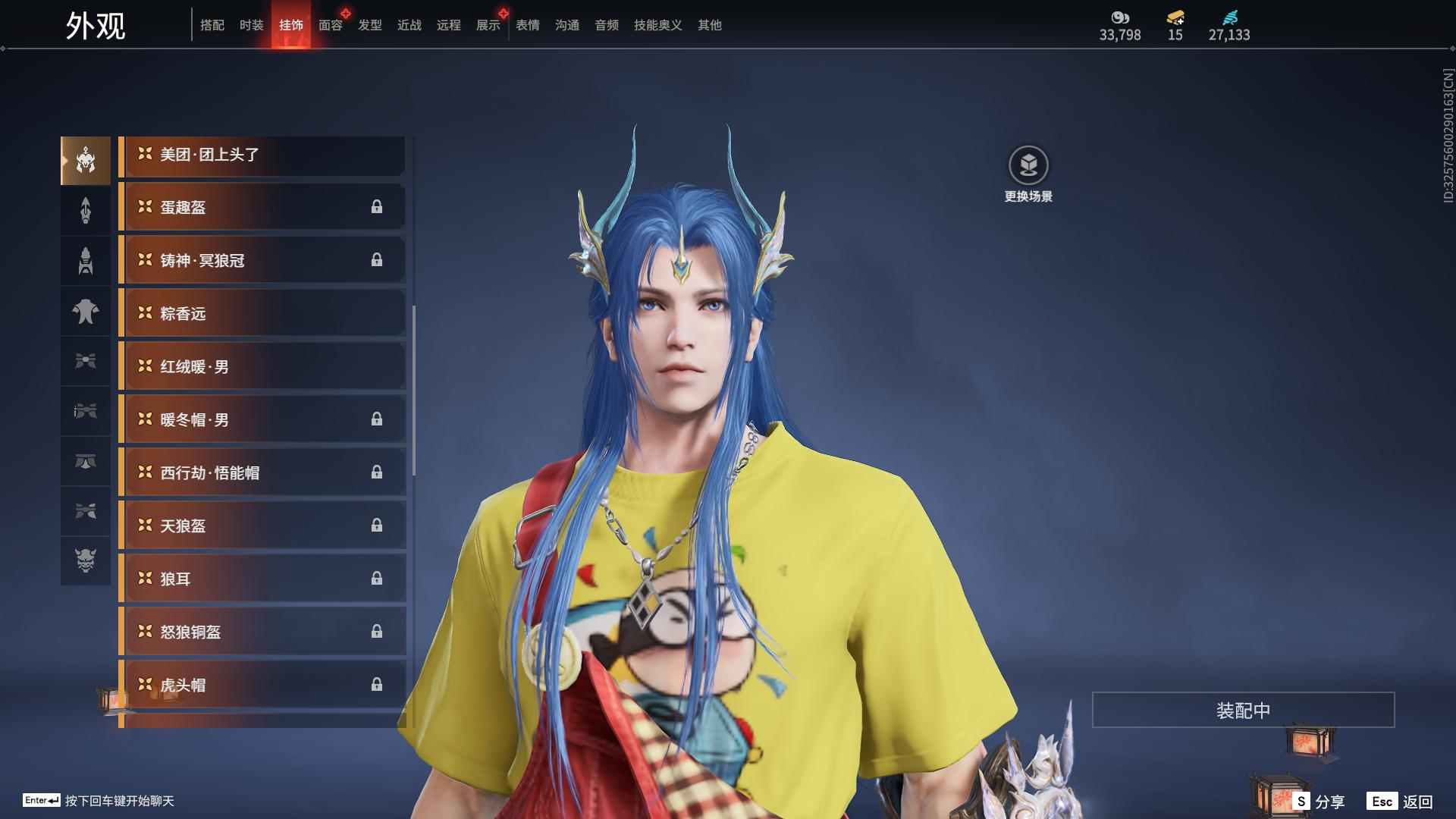Open the 技能奥义 tab
1456x819 pixels.
[x=658, y=25]
